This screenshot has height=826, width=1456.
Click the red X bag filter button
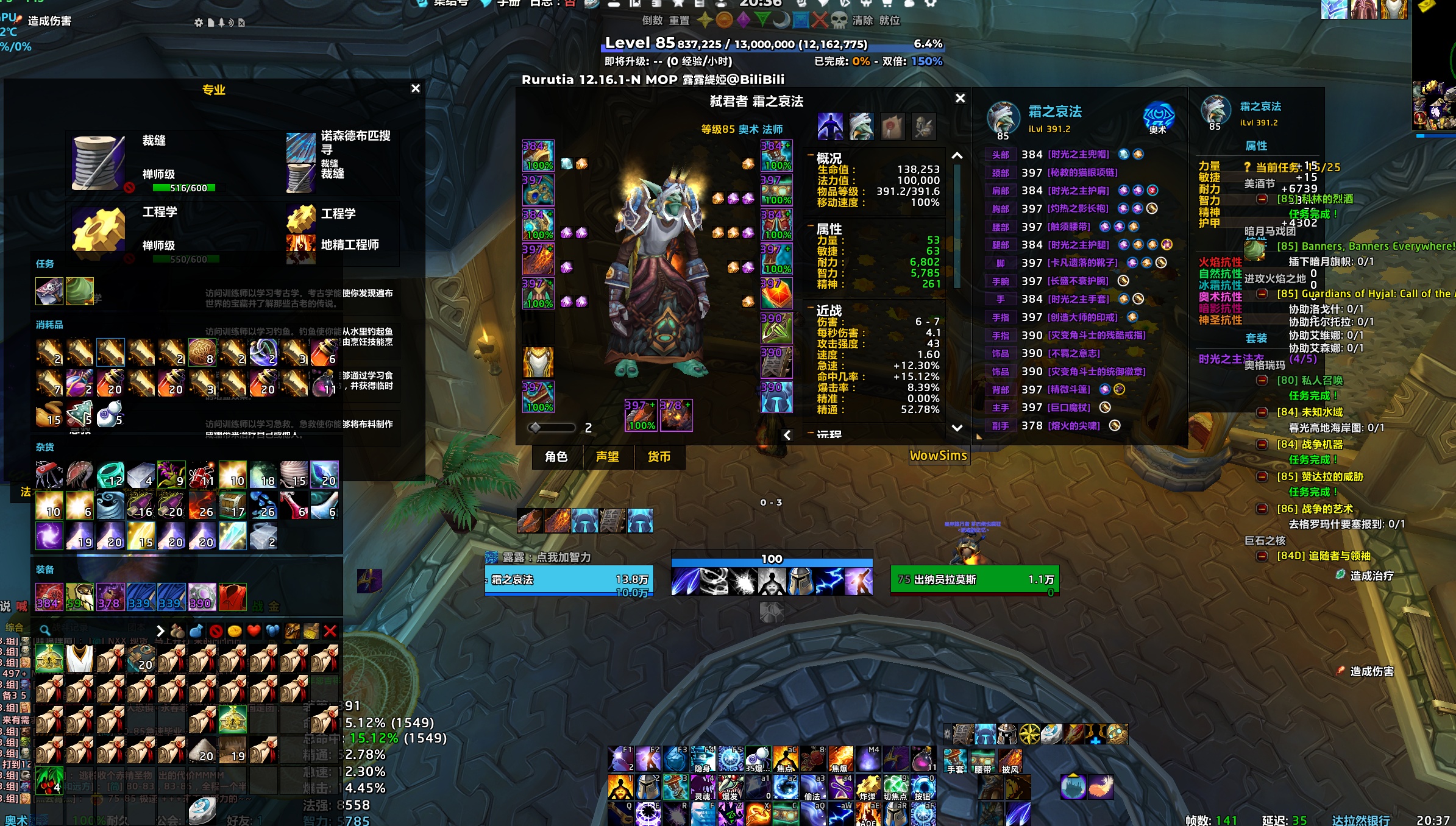[x=330, y=631]
